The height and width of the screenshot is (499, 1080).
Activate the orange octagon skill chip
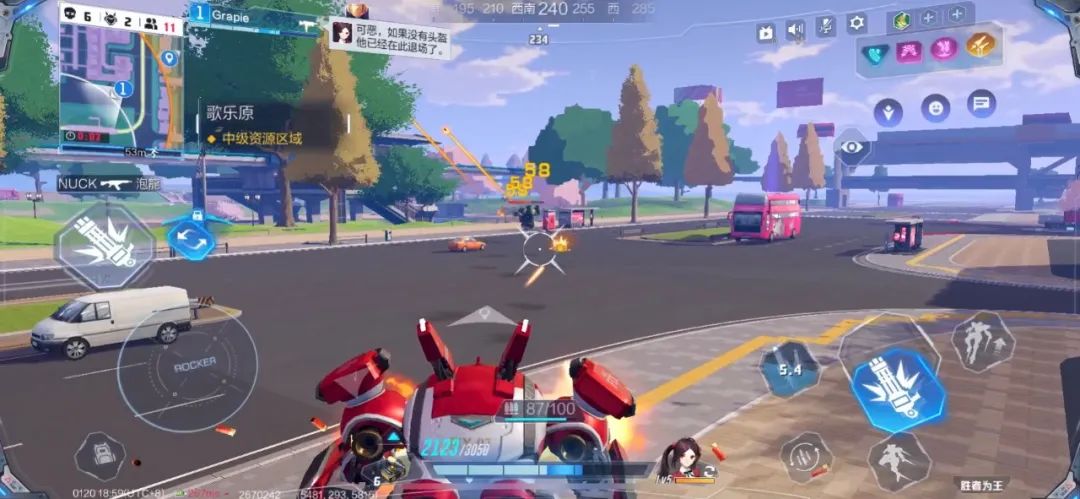[979, 45]
